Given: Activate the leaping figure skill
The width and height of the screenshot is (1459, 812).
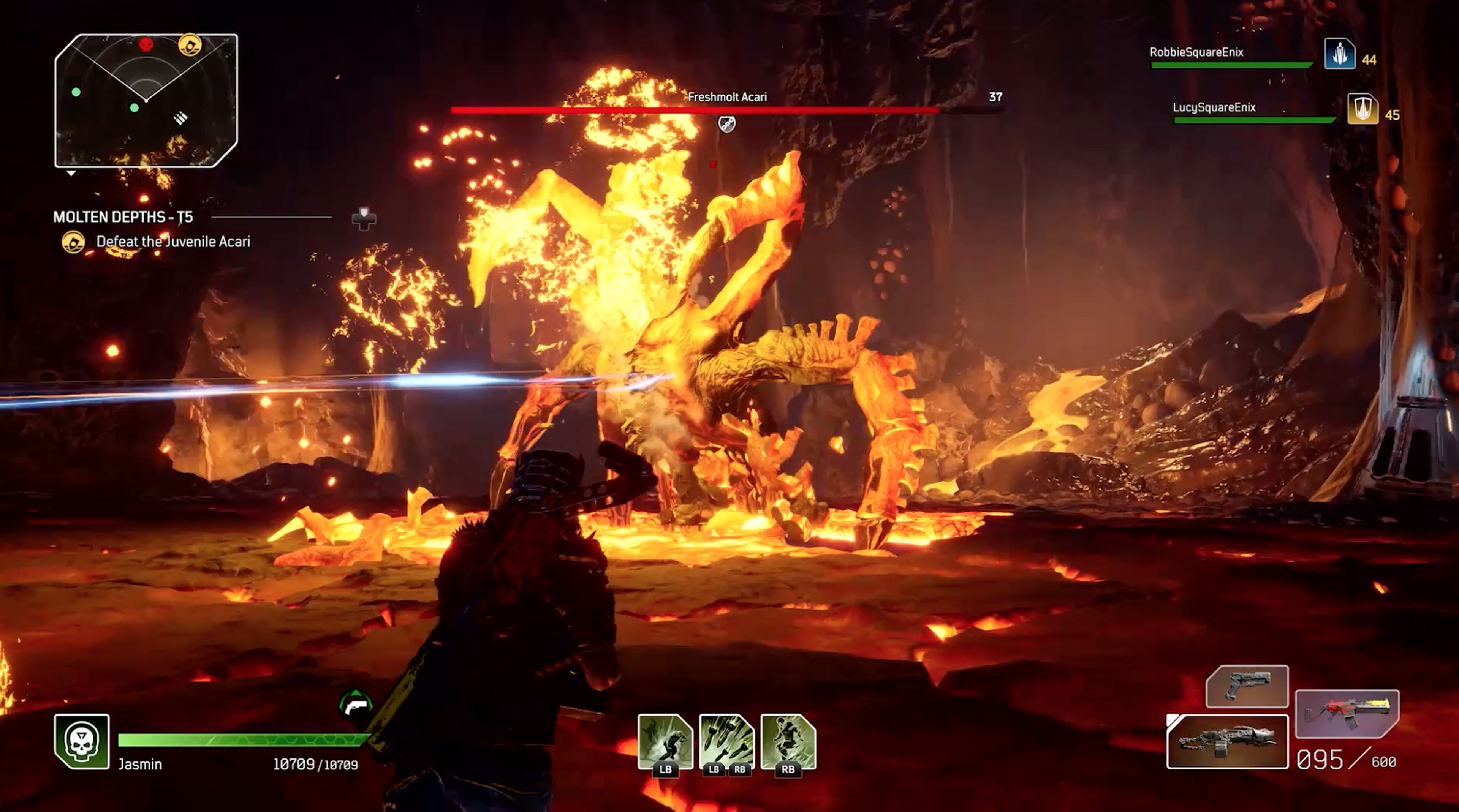Looking at the screenshot, I should tap(788, 742).
